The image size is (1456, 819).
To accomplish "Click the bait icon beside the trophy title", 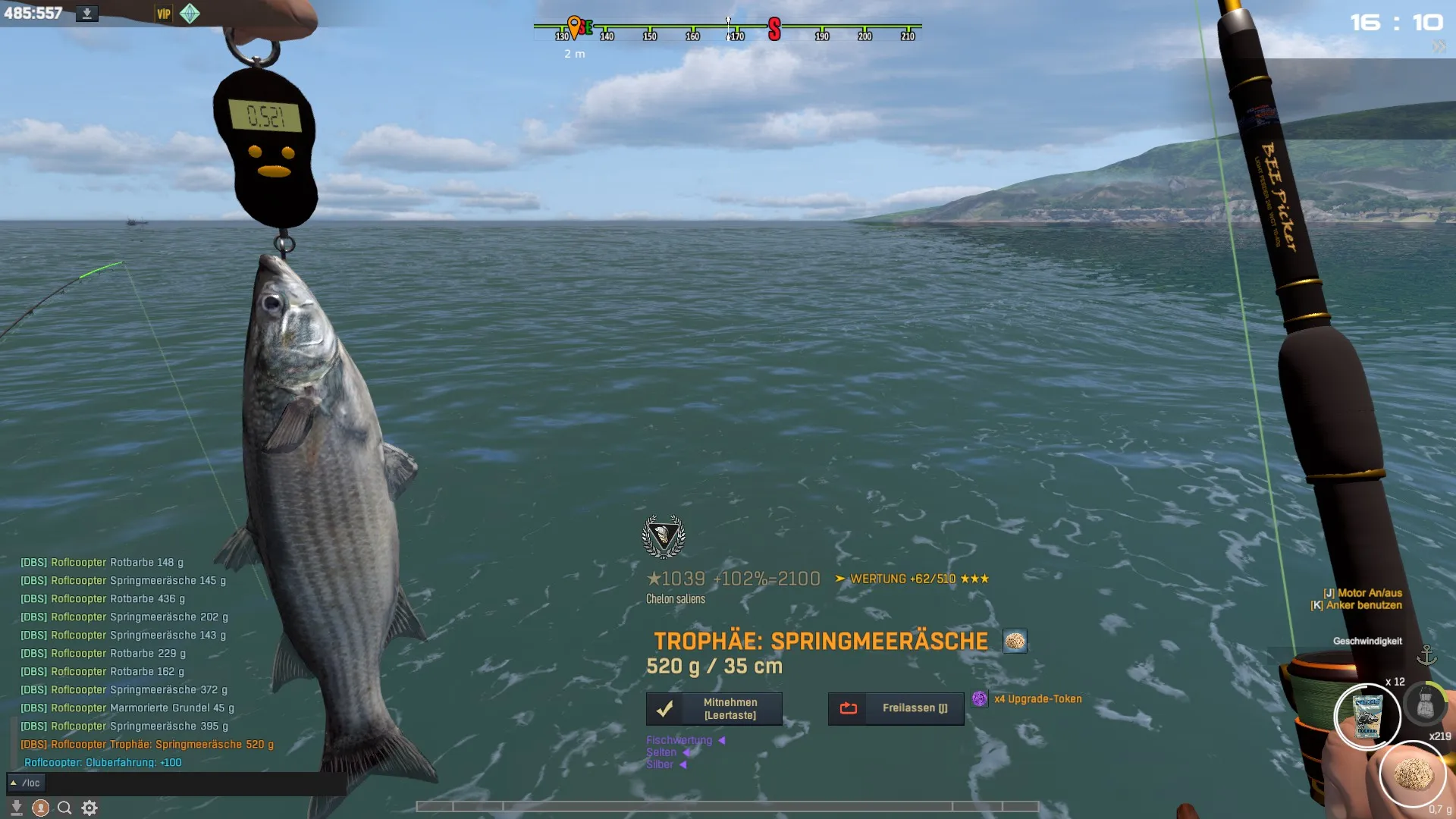I will [x=1015, y=642].
